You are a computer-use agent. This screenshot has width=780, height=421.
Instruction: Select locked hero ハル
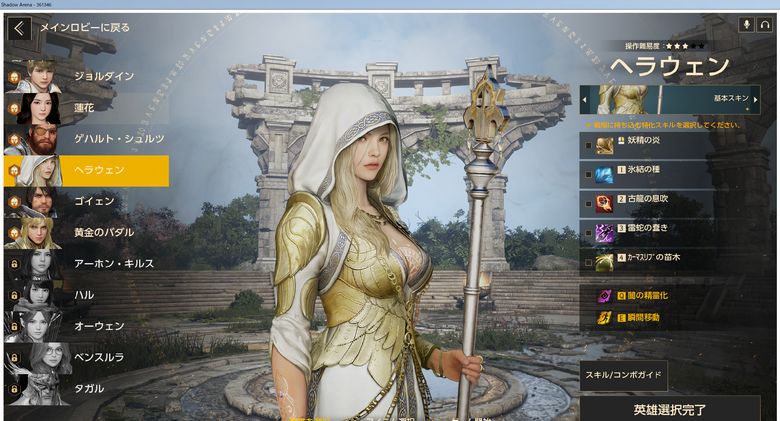point(85,294)
